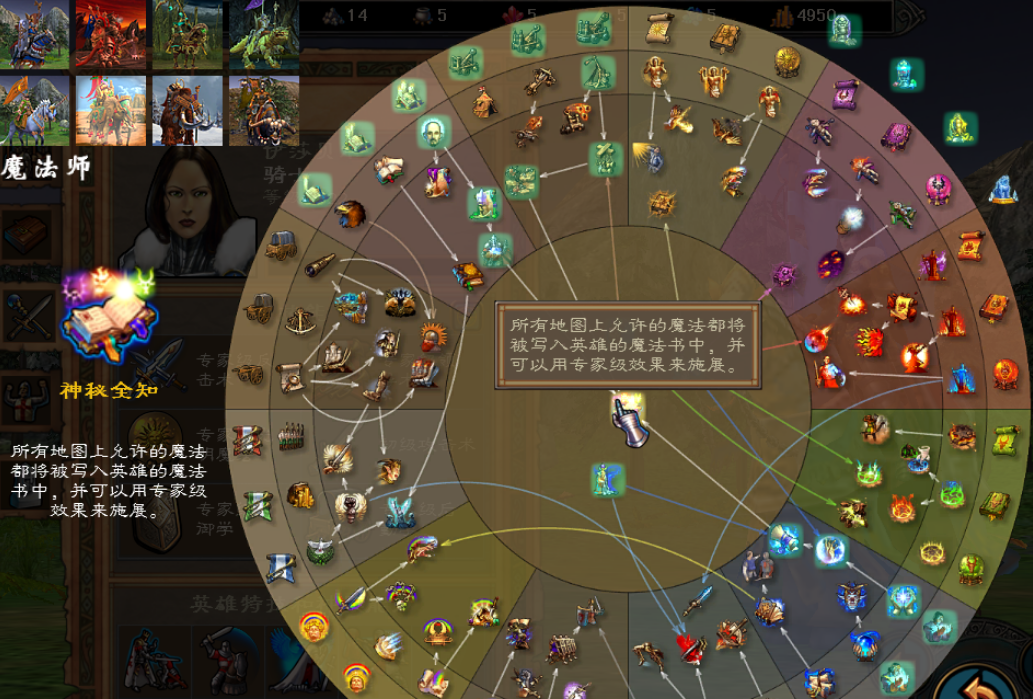
Task: Choose the knight on blue horse thumbnail
Action: [34, 34]
